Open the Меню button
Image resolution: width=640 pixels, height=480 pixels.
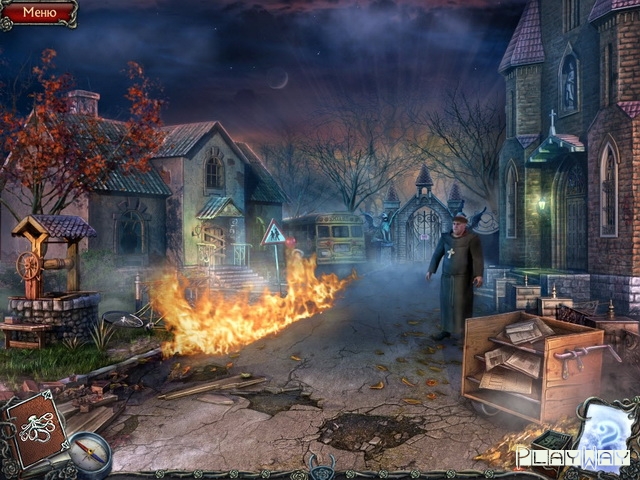click(x=39, y=13)
